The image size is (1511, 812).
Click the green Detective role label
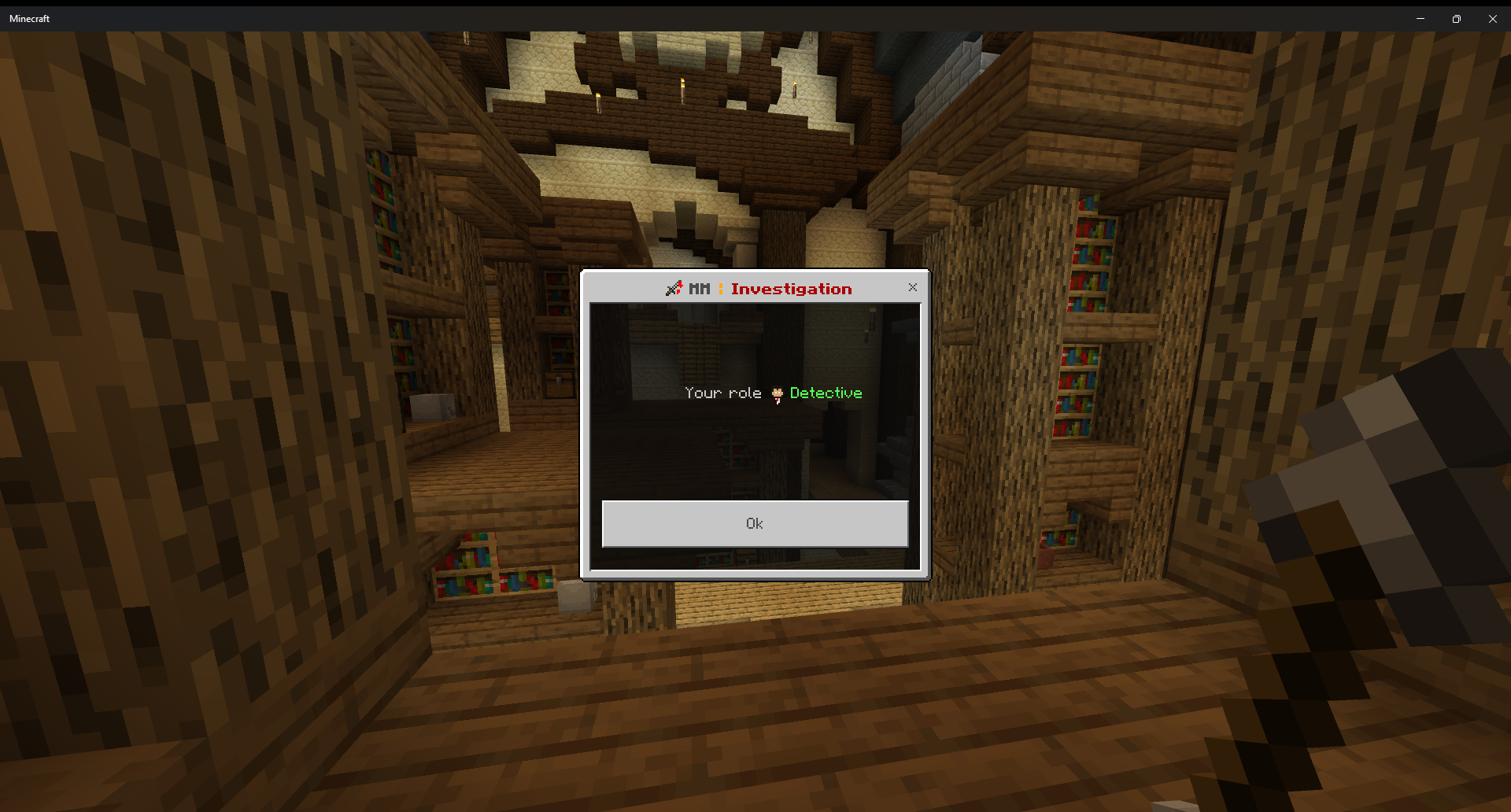pos(825,393)
